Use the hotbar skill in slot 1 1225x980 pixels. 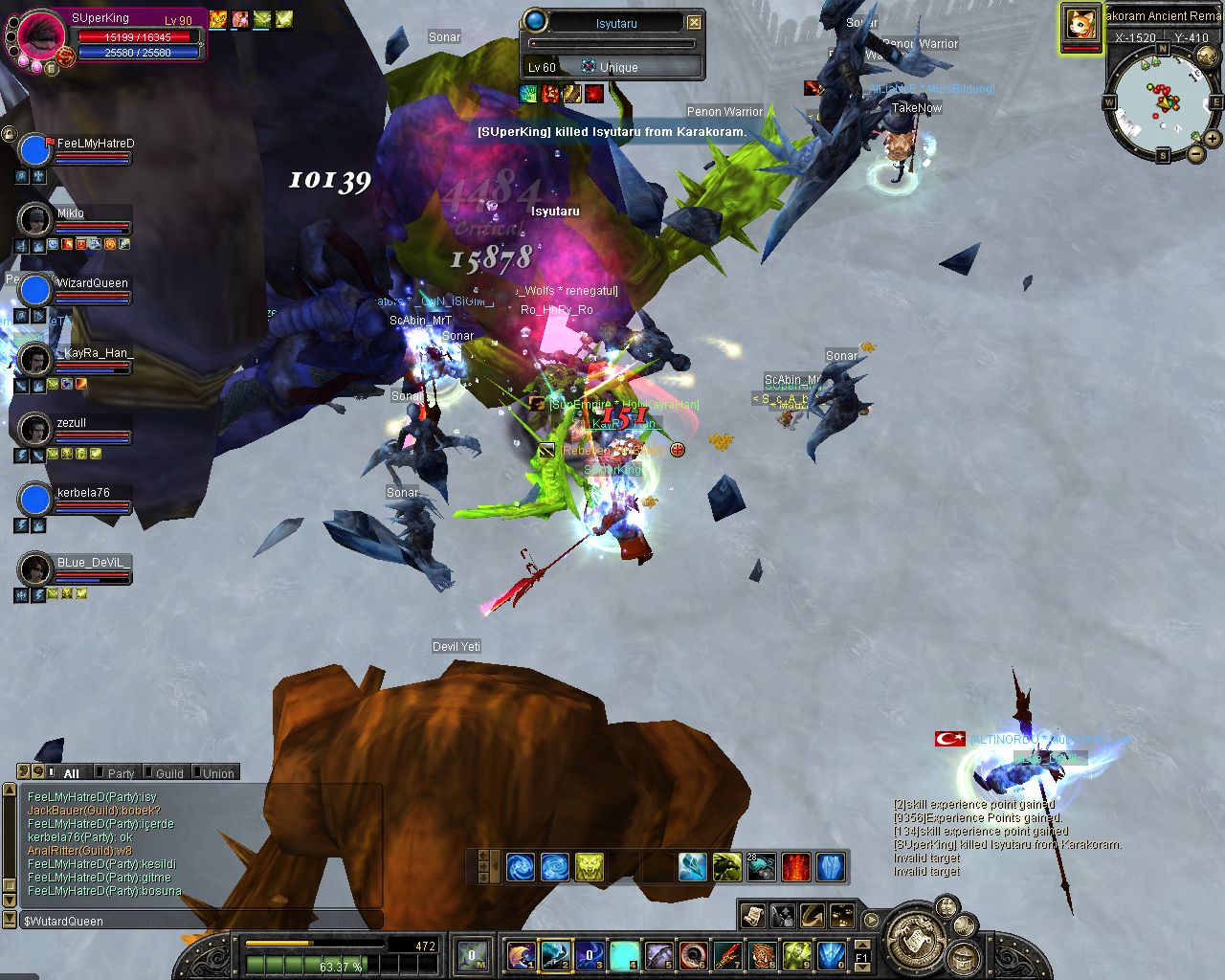522,954
